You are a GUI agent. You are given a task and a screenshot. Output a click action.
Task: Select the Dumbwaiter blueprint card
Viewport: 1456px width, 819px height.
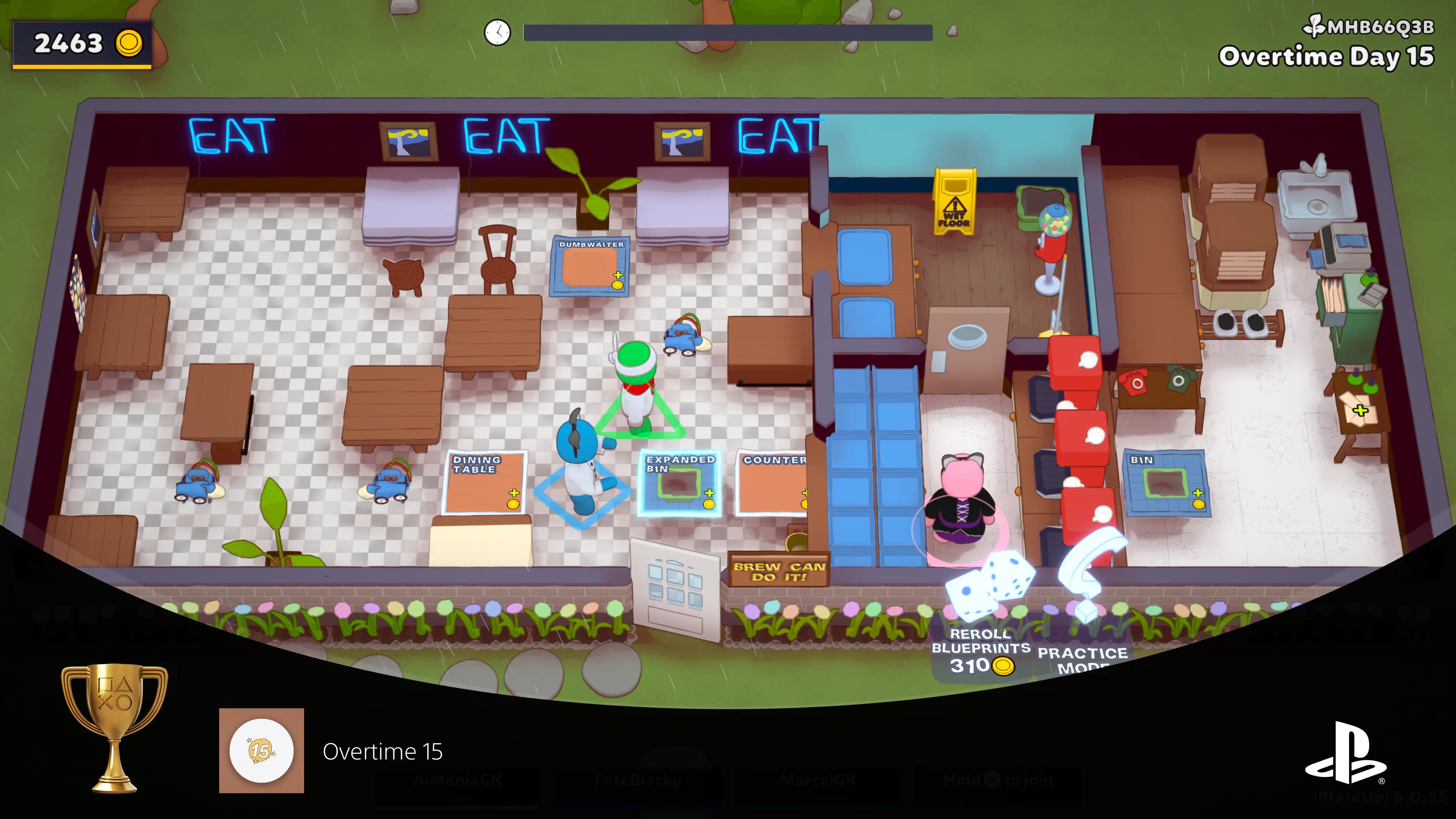[591, 266]
